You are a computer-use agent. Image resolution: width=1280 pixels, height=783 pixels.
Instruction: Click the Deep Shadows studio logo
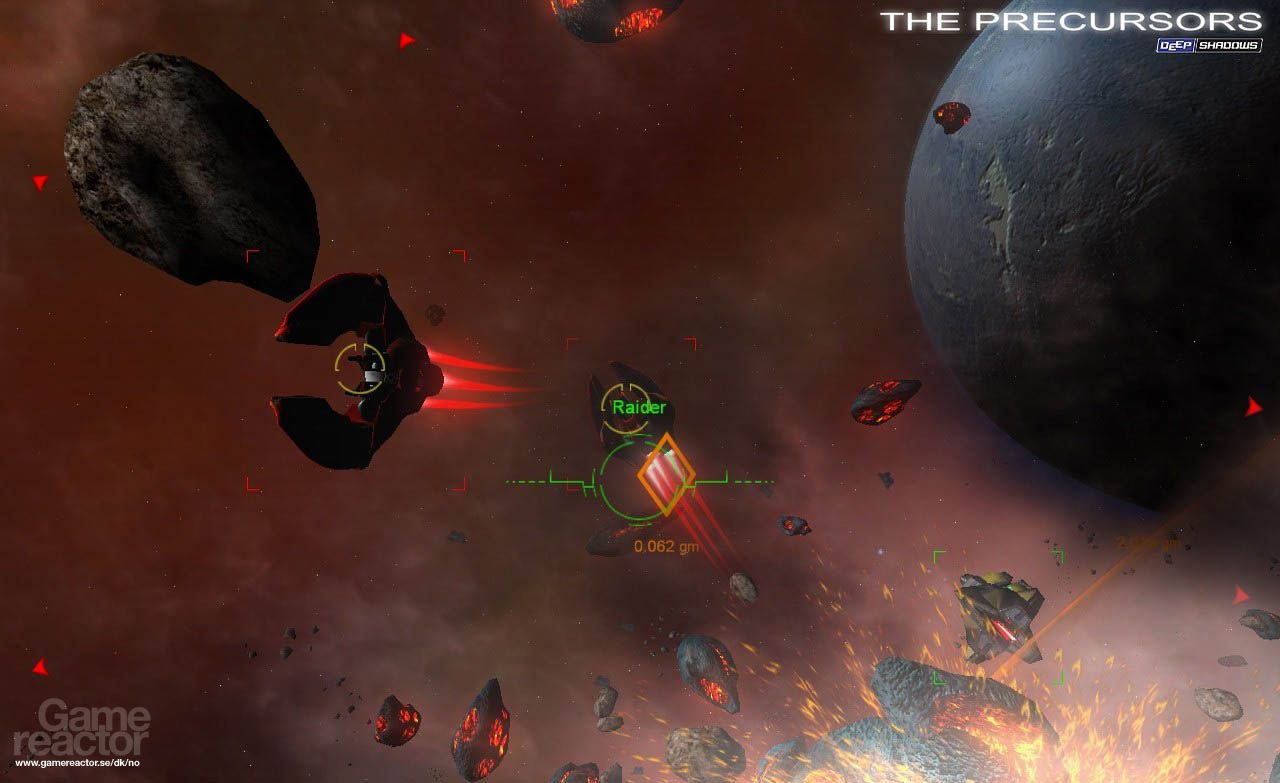1210,43
